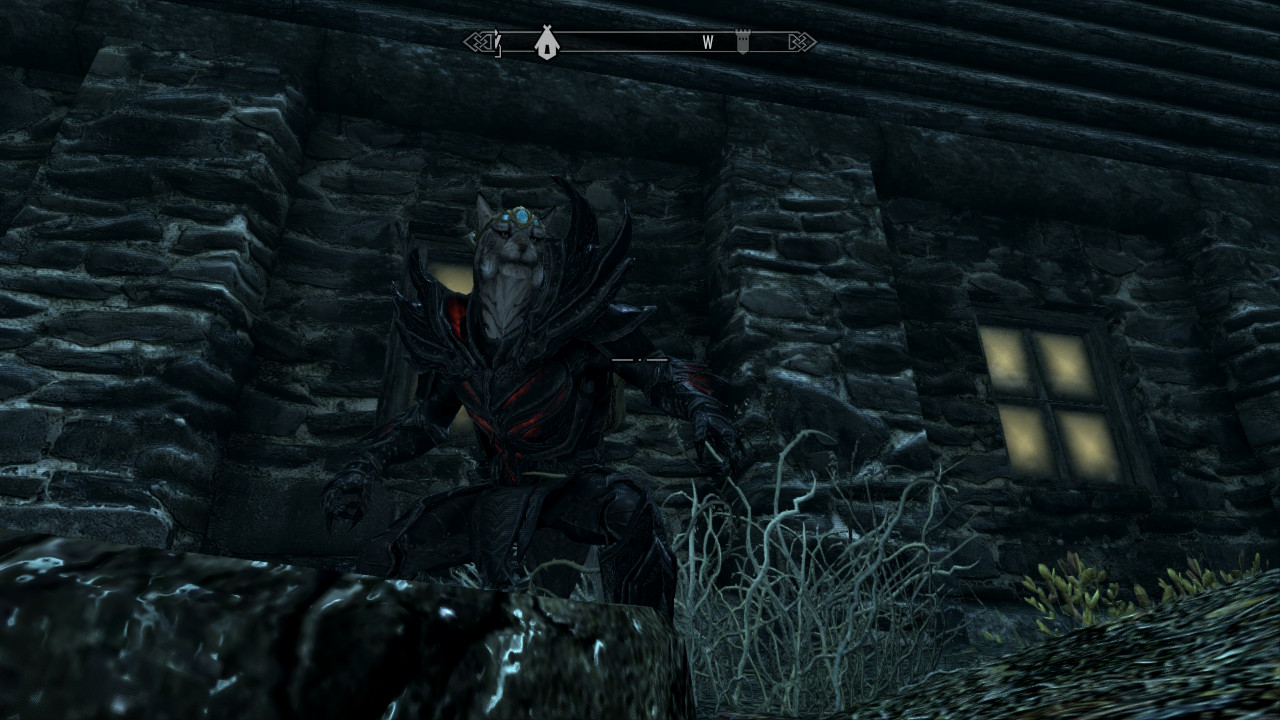Select the tower fort marker on the compass

(x=743, y=42)
